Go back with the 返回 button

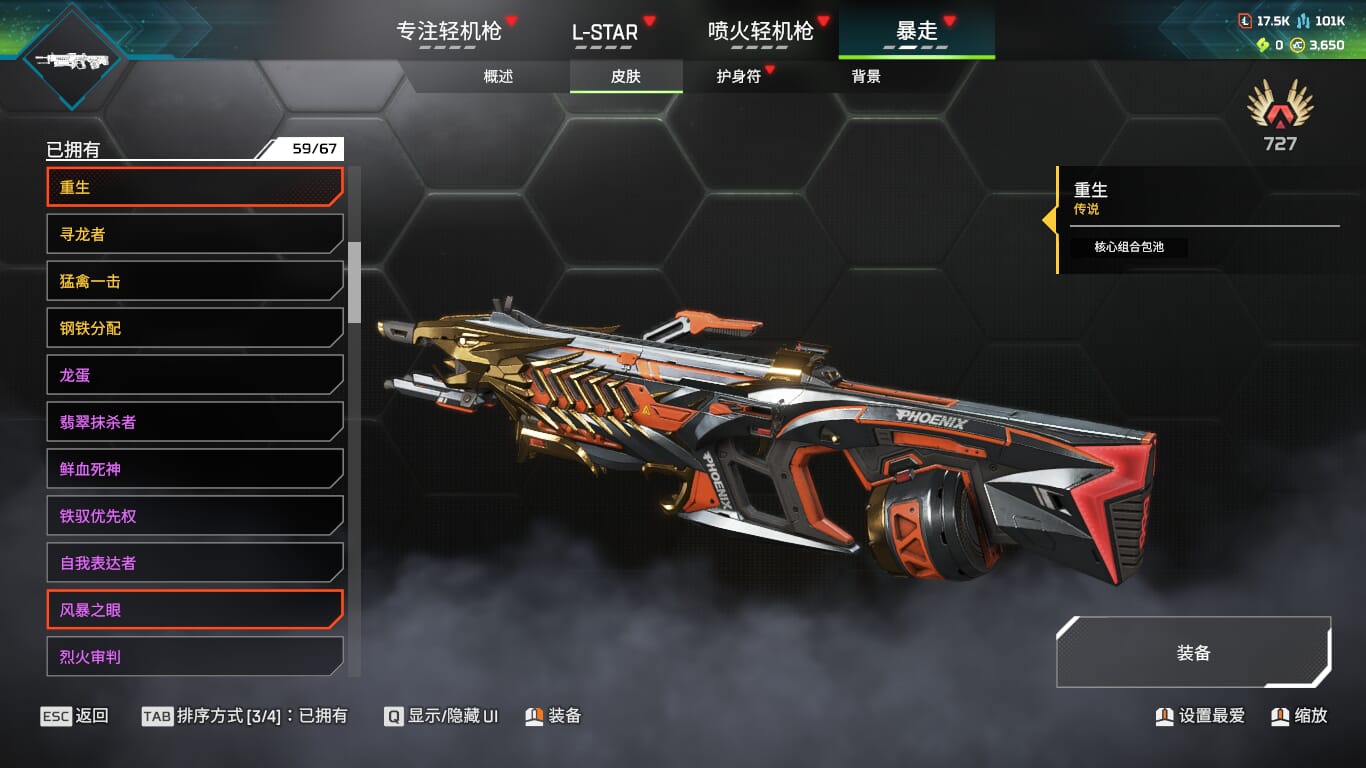click(75, 716)
